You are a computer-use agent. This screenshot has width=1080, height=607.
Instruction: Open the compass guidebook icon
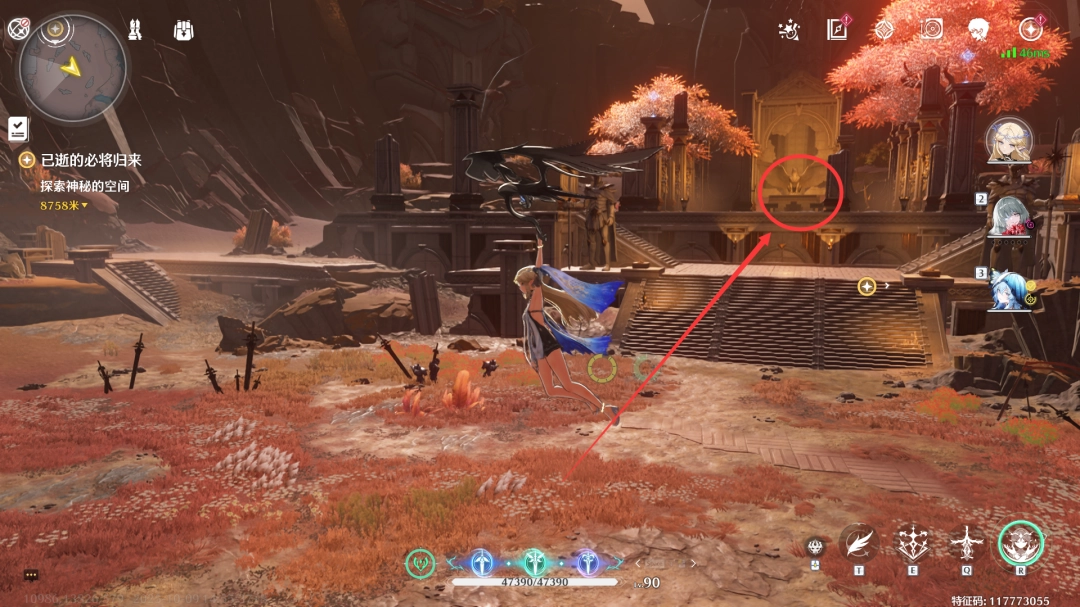tap(837, 30)
